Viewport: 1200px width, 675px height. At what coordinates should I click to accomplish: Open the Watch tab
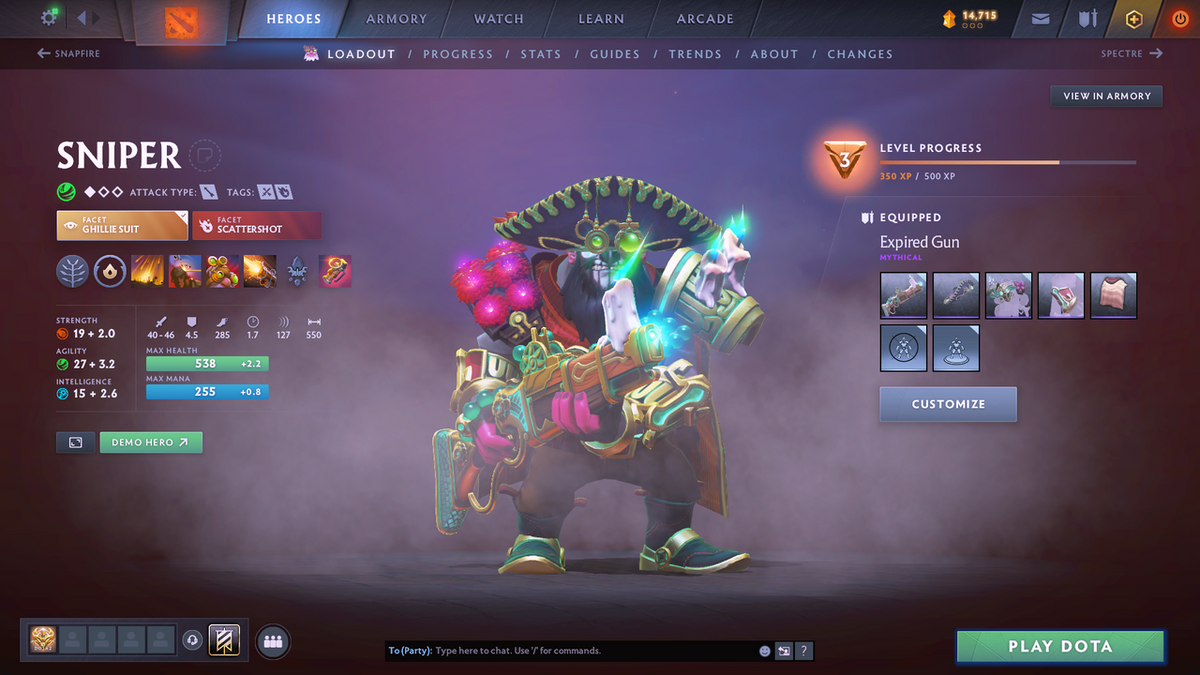tap(498, 19)
